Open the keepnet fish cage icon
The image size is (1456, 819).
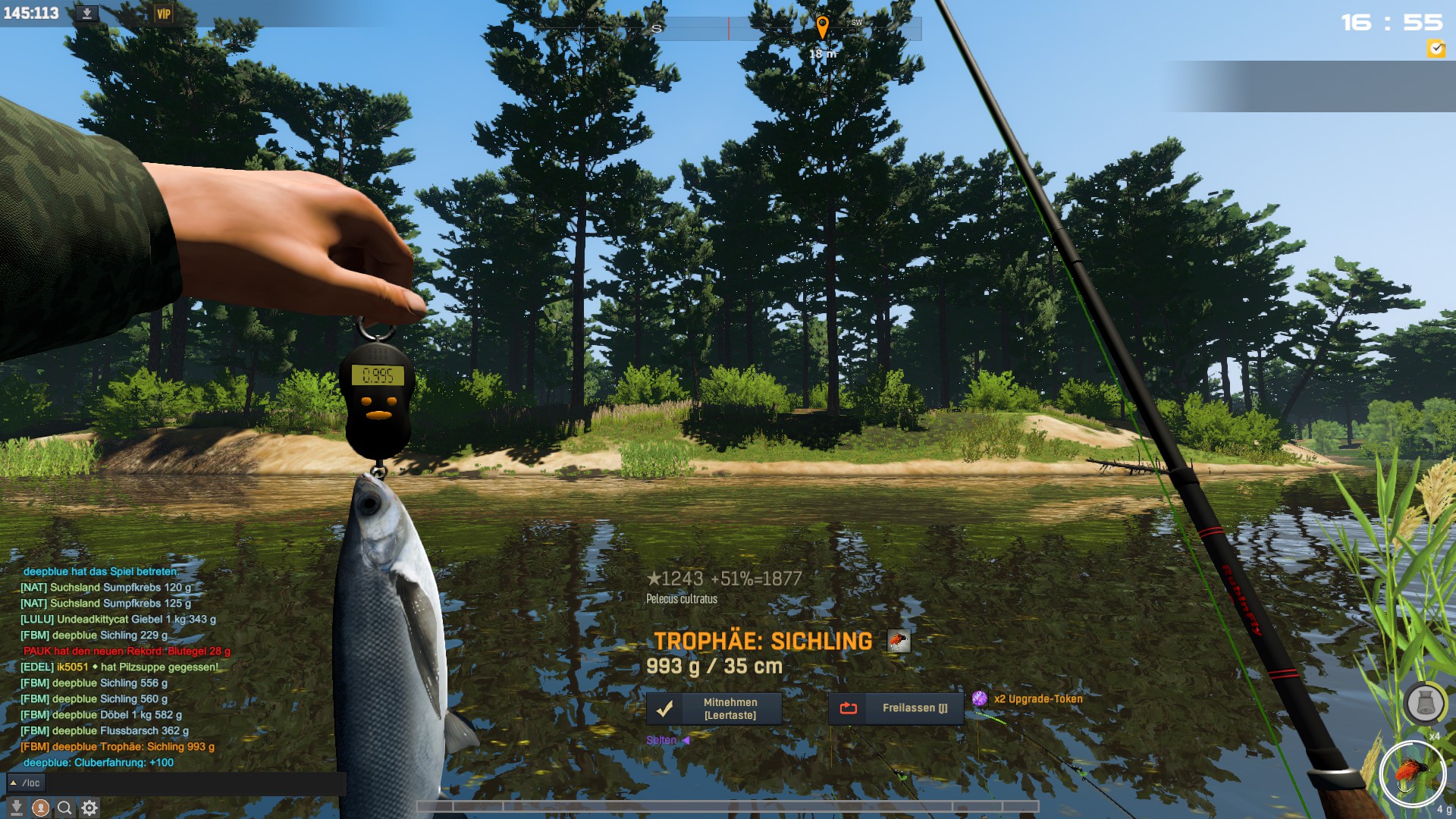(1425, 703)
